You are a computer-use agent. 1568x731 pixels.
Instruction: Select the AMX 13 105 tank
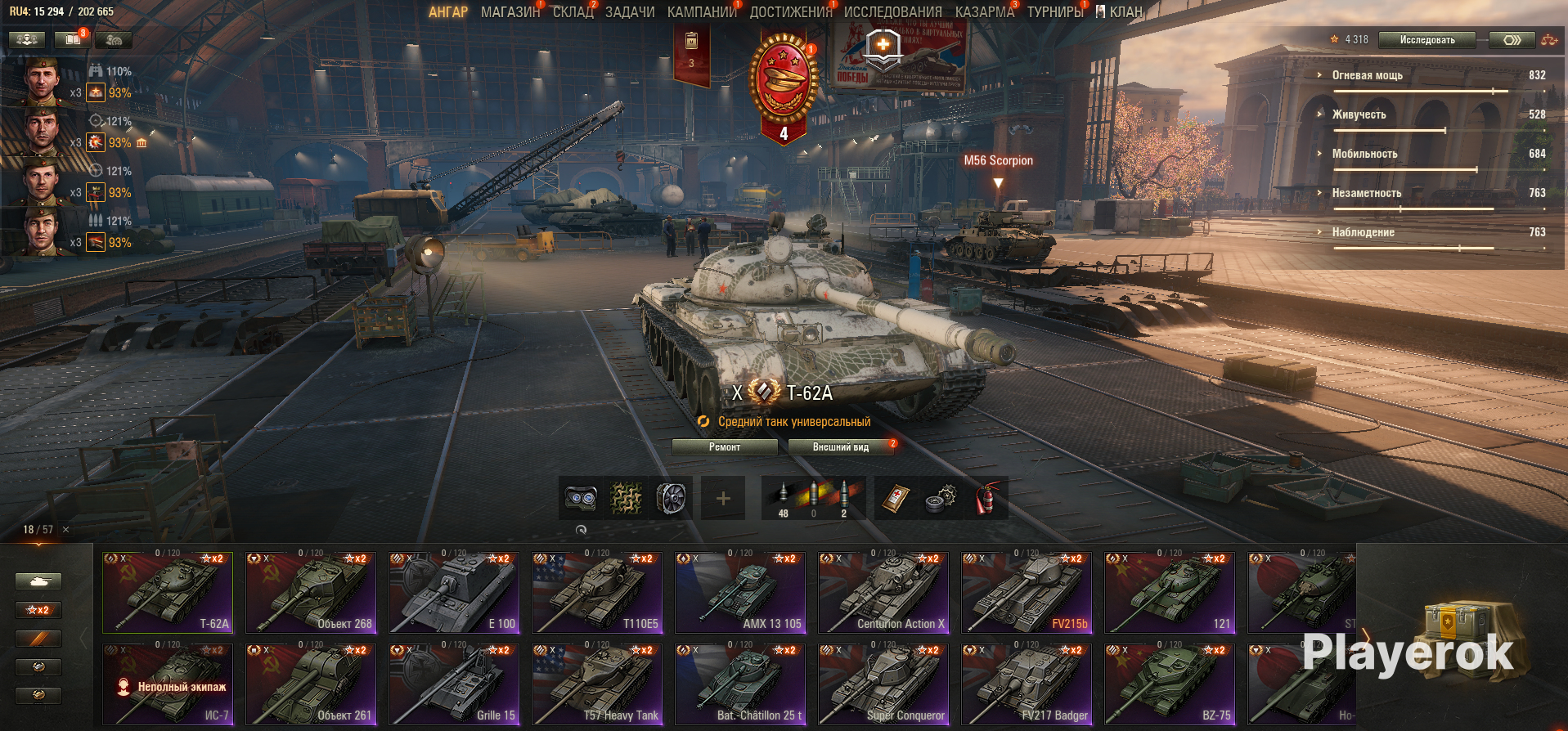[740, 593]
